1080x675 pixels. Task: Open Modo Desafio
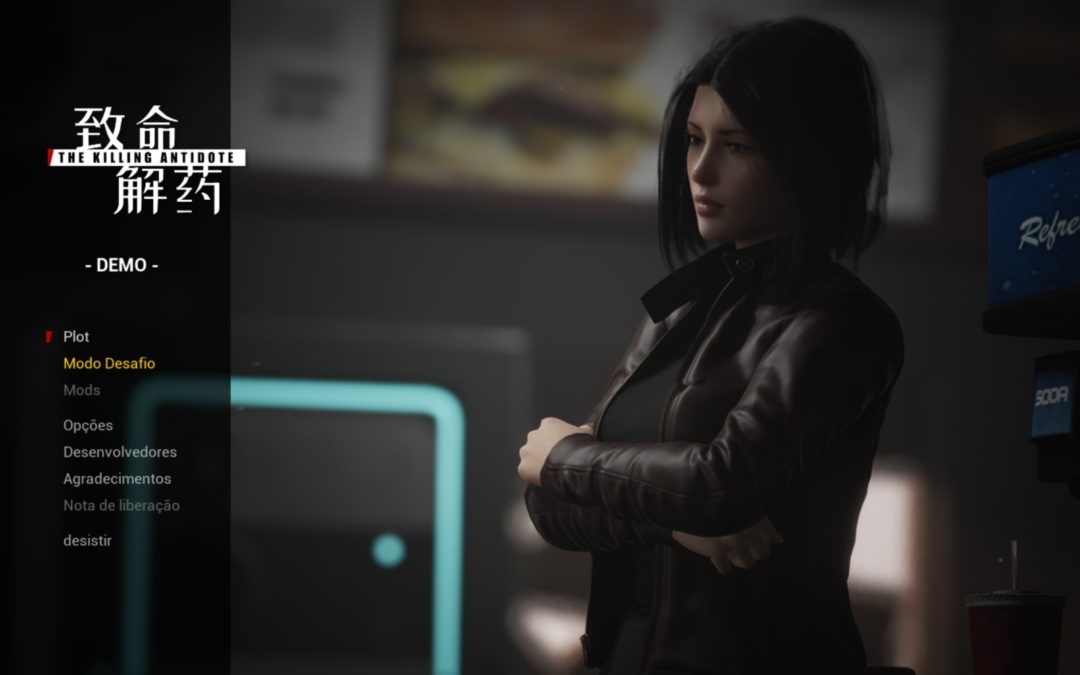[x=109, y=364]
